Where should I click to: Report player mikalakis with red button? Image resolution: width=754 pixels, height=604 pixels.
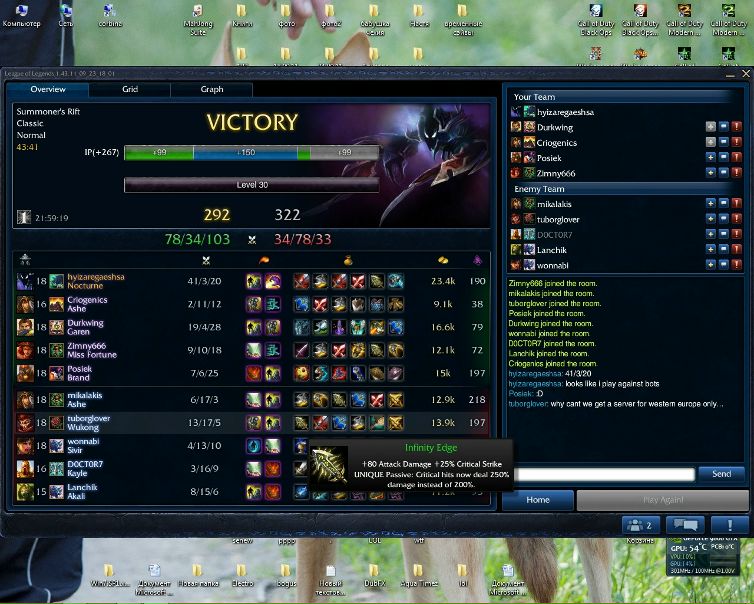coord(737,203)
